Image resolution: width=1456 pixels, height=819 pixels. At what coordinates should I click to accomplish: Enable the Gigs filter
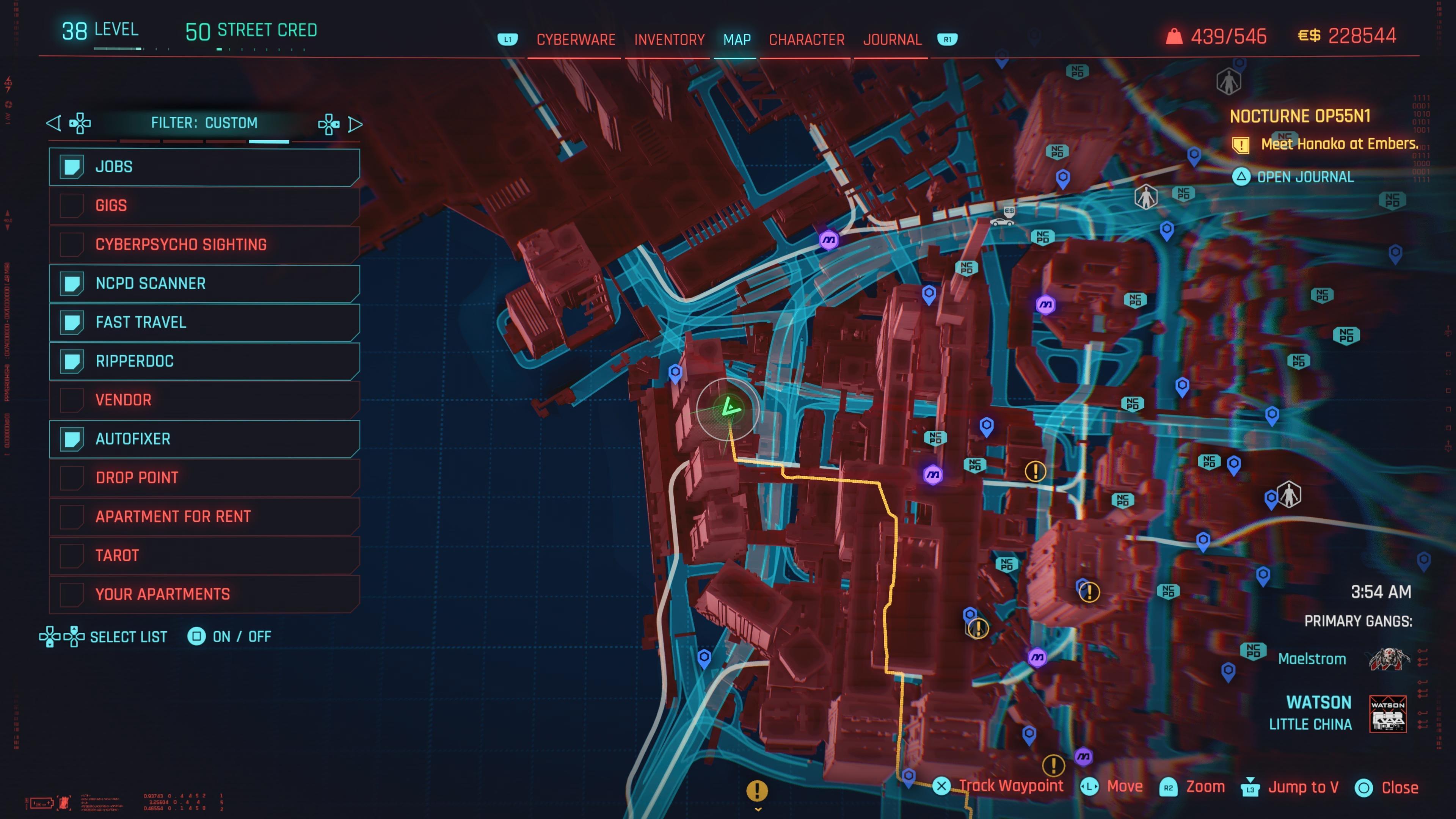[204, 206]
